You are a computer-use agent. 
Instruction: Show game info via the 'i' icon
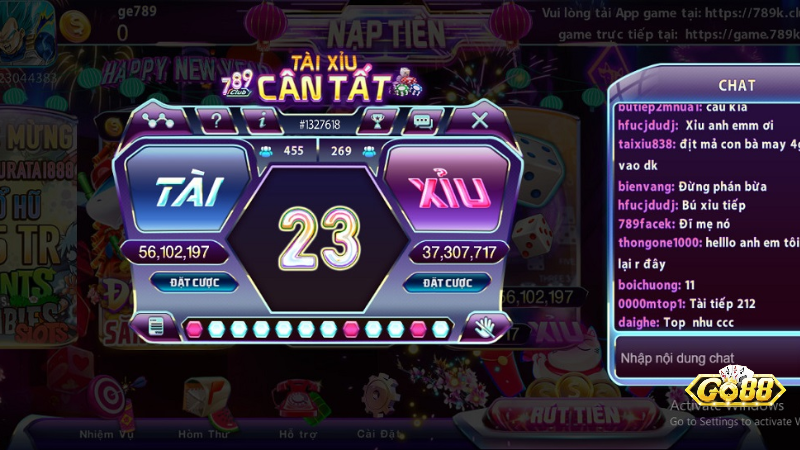pyautogui.click(x=262, y=120)
